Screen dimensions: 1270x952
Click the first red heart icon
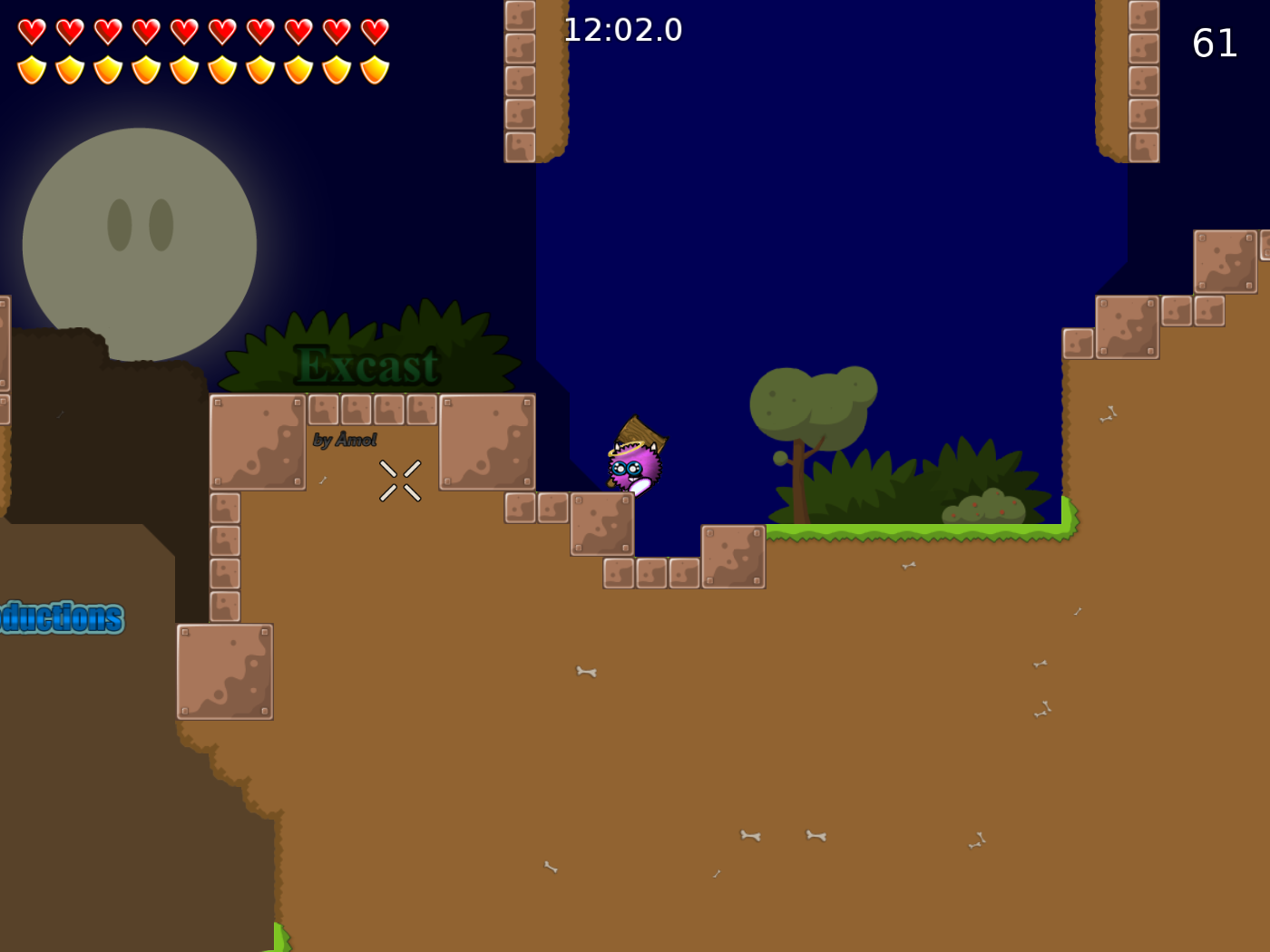click(30, 29)
